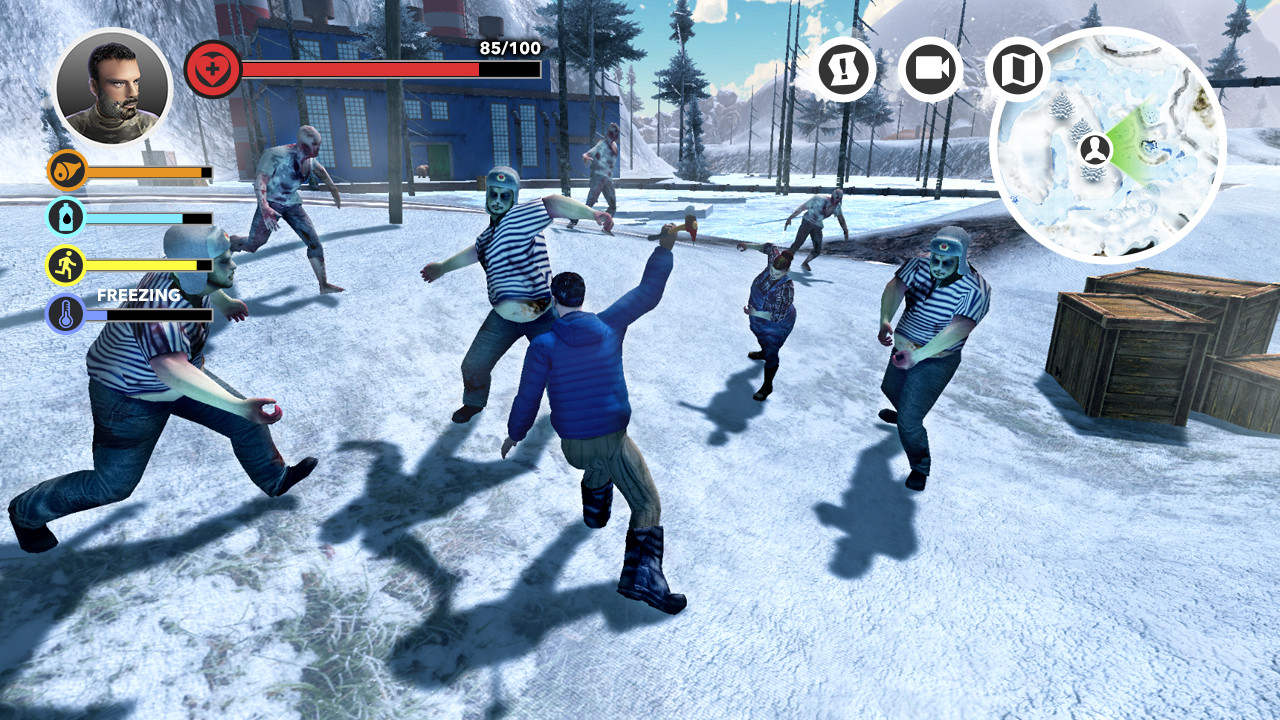Select the player marker on the minimap

(x=1096, y=148)
